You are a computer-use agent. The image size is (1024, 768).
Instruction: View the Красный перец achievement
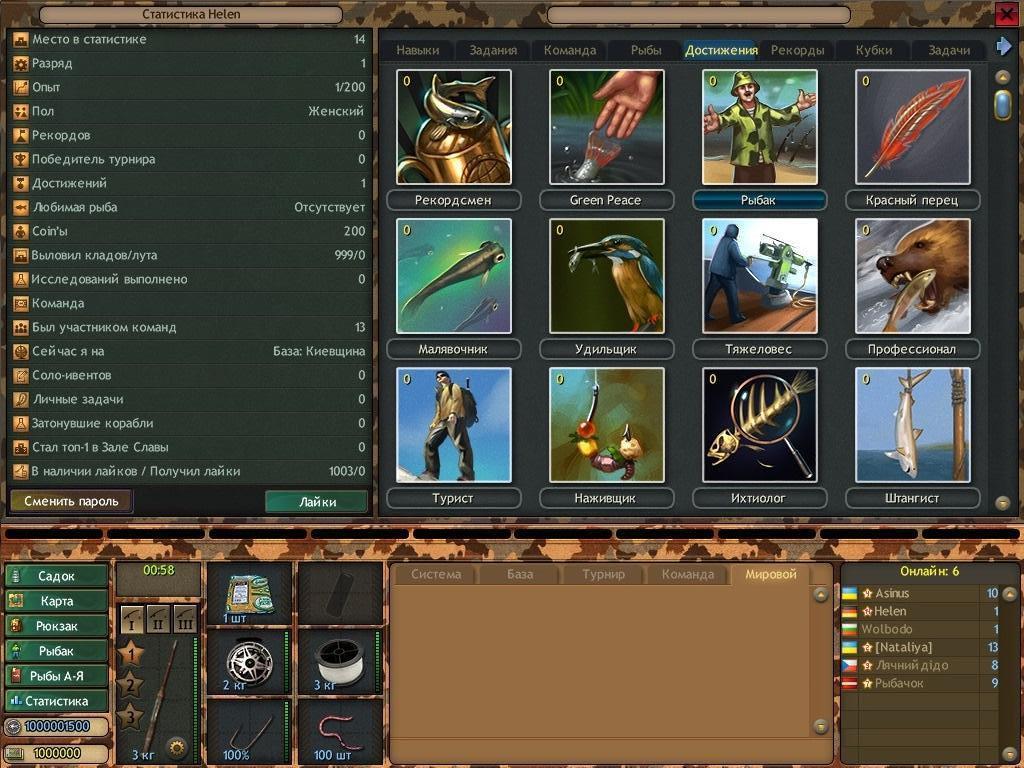tap(912, 127)
